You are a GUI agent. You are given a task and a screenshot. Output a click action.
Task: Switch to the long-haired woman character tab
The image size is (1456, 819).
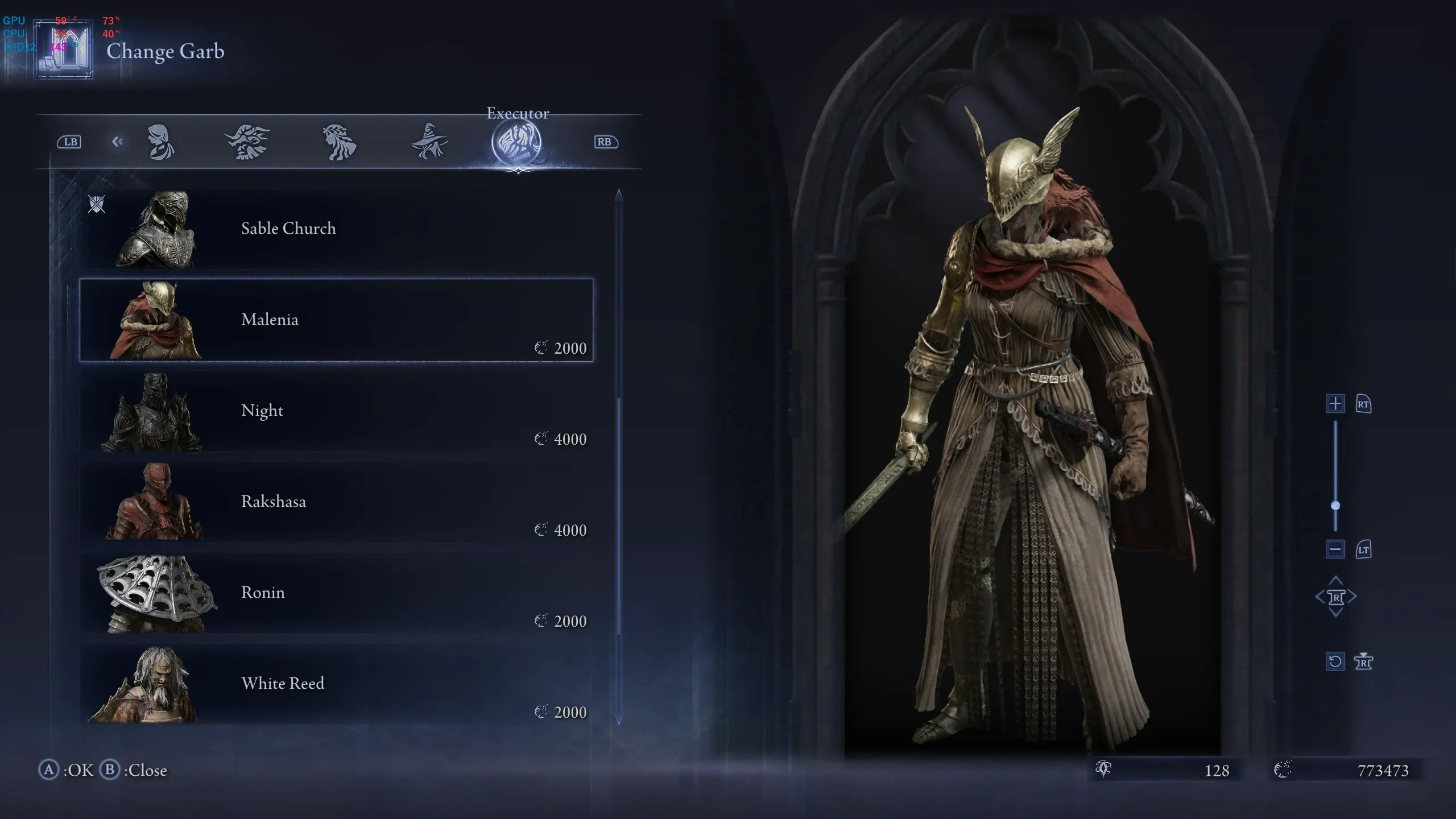(339, 142)
